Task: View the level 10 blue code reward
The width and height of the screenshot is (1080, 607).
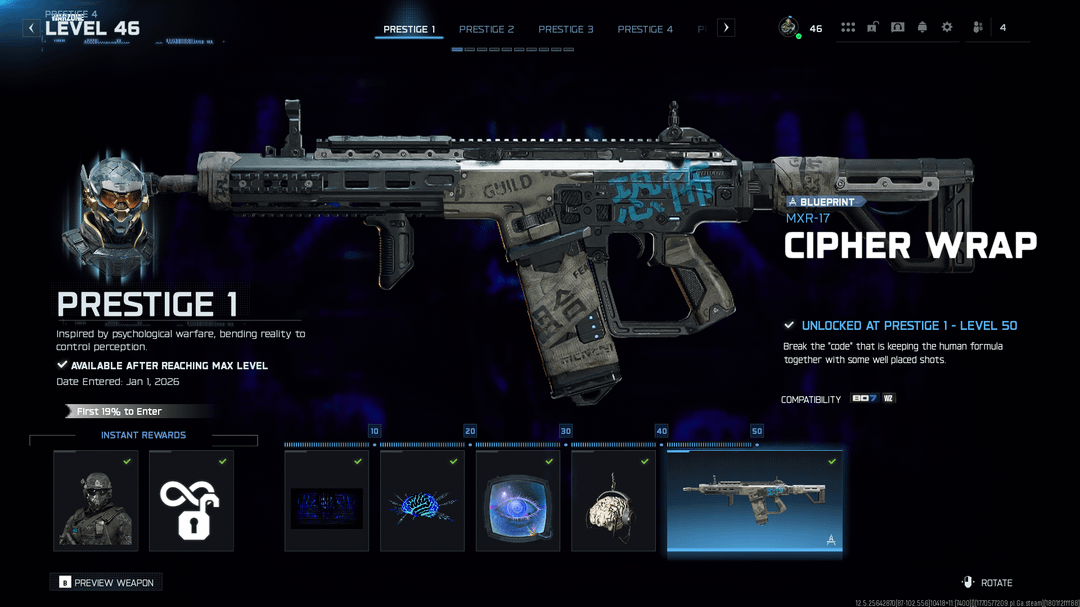Action: [x=326, y=501]
